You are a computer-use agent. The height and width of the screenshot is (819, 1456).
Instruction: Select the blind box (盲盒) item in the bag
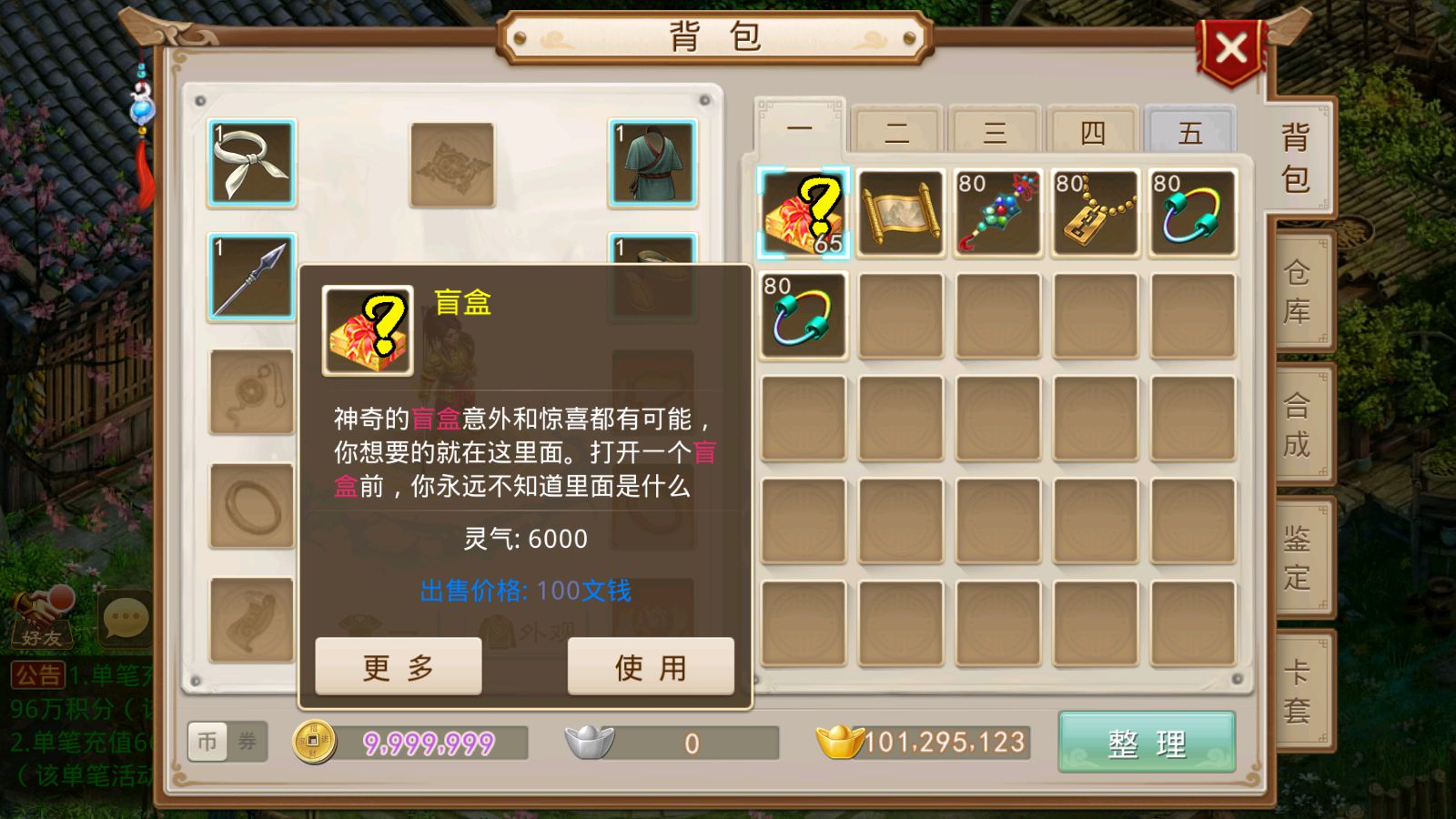tap(804, 212)
